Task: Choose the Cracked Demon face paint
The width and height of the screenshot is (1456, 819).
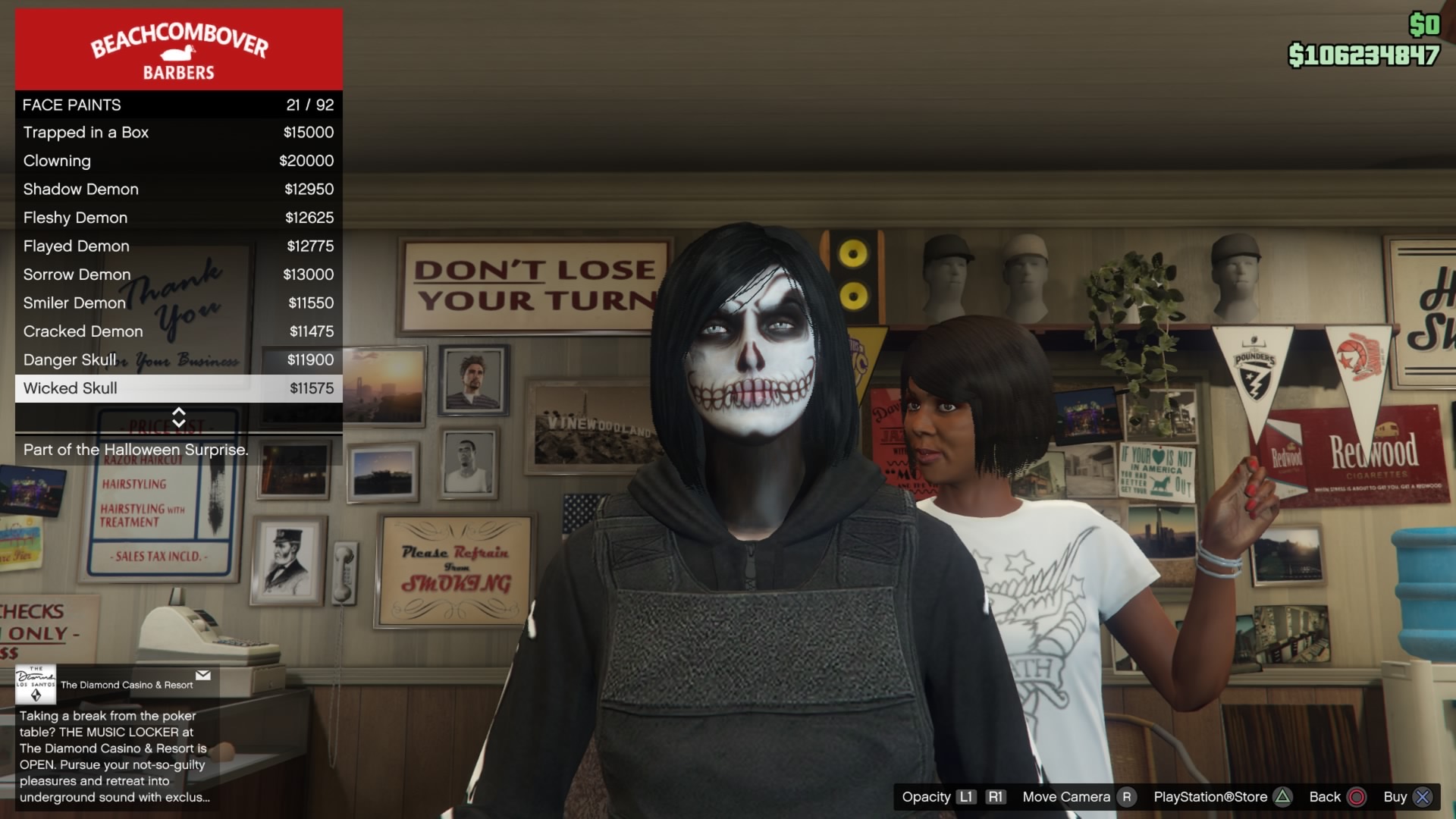Action: [x=178, y=331]
